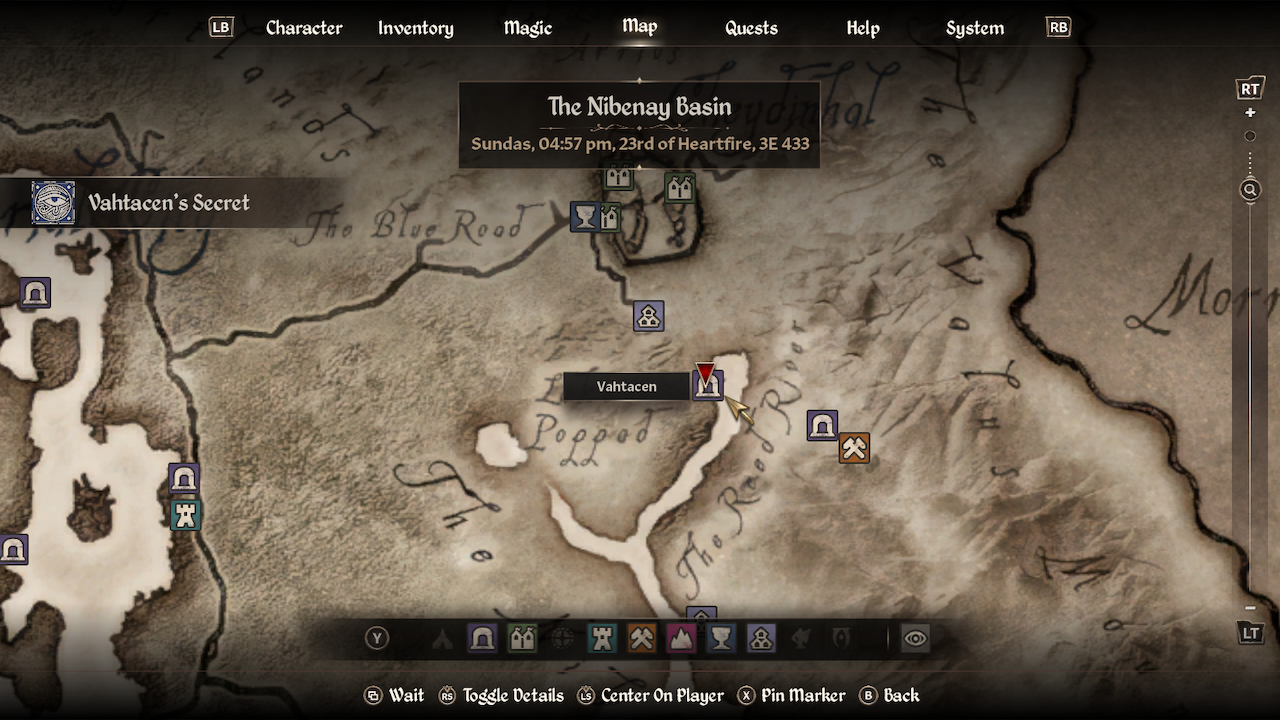Go to the Quests tab
The height and width of the screenshot is (720, 1280).
751,28
